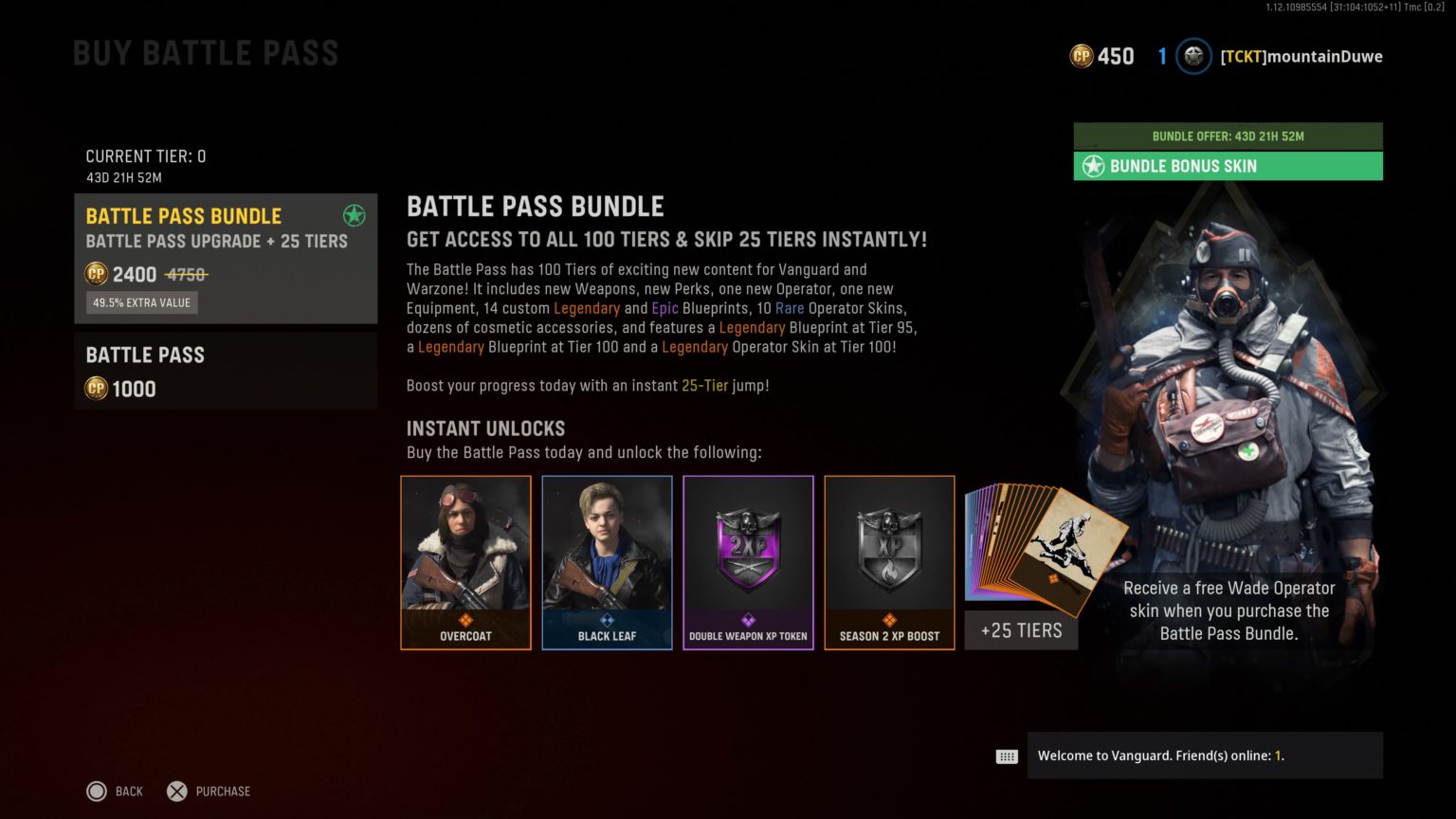Select the 1000 CP Battle Pass option
The width and height of the screenshot is (1456, 819).
(x=226, y=370)
